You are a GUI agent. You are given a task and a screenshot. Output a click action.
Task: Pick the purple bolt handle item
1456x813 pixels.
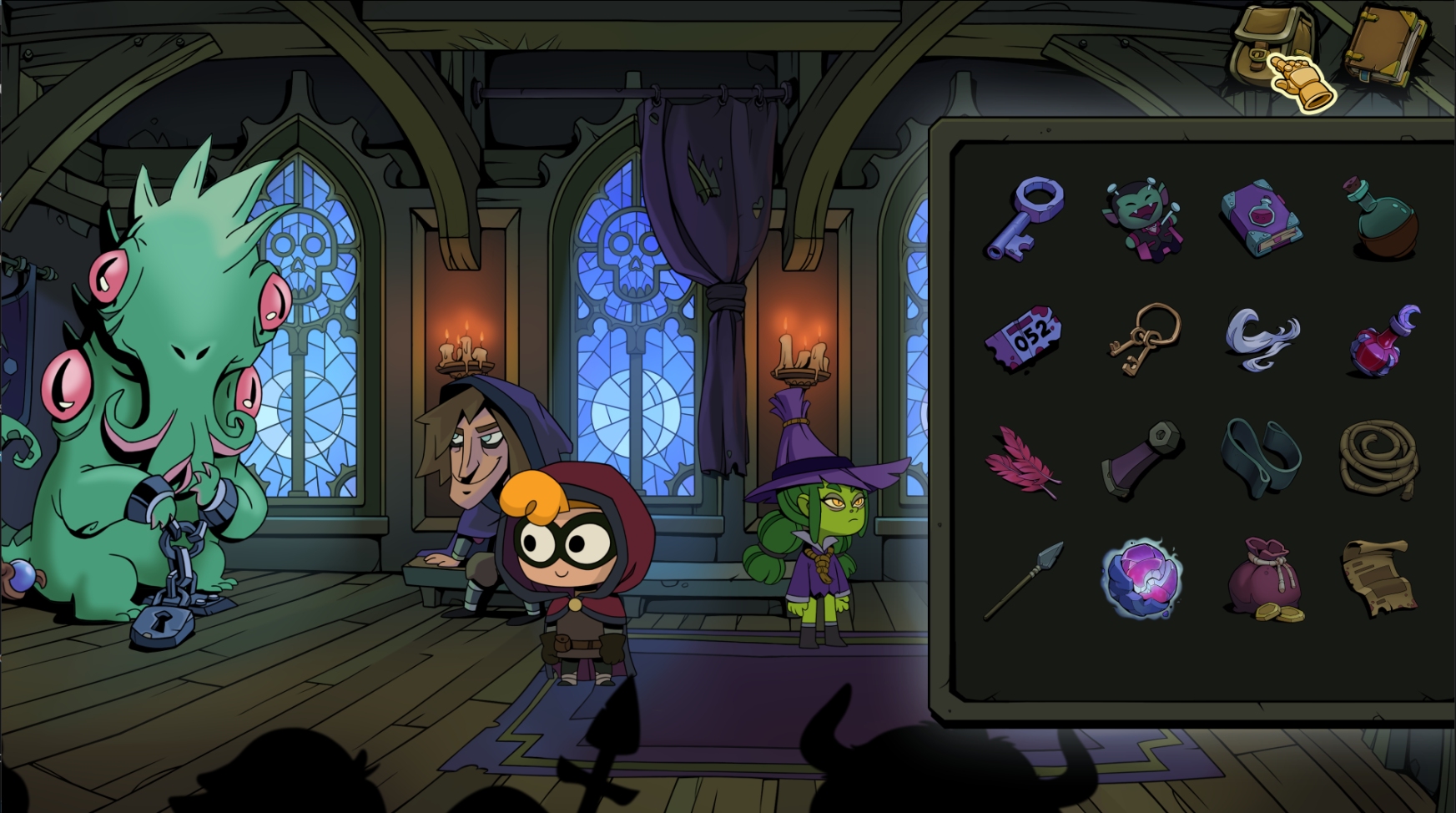pyautogui.click(x=1141, y=459)
